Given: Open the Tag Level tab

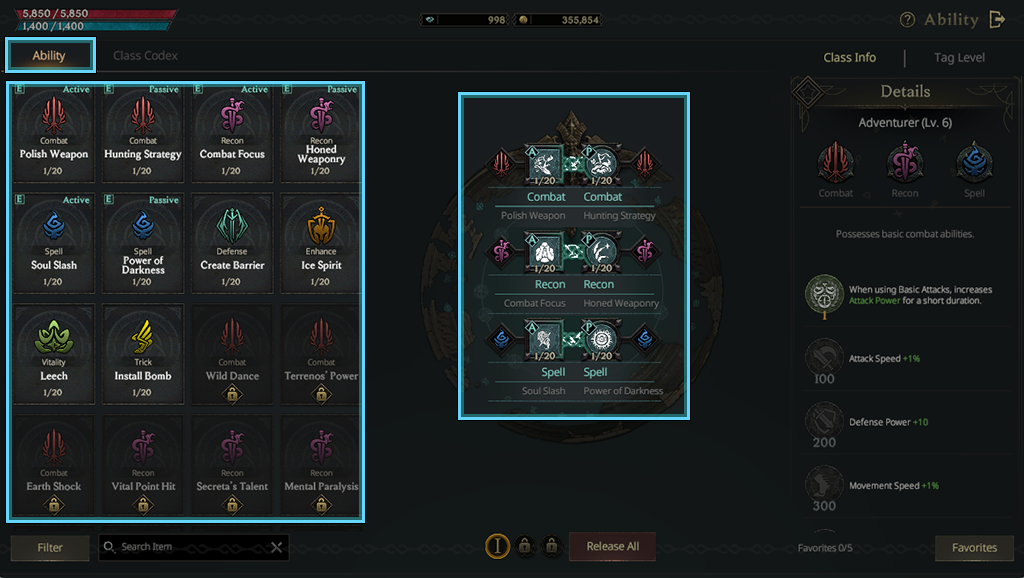Looking at the screenshot, I should click(x=959, y=58).
